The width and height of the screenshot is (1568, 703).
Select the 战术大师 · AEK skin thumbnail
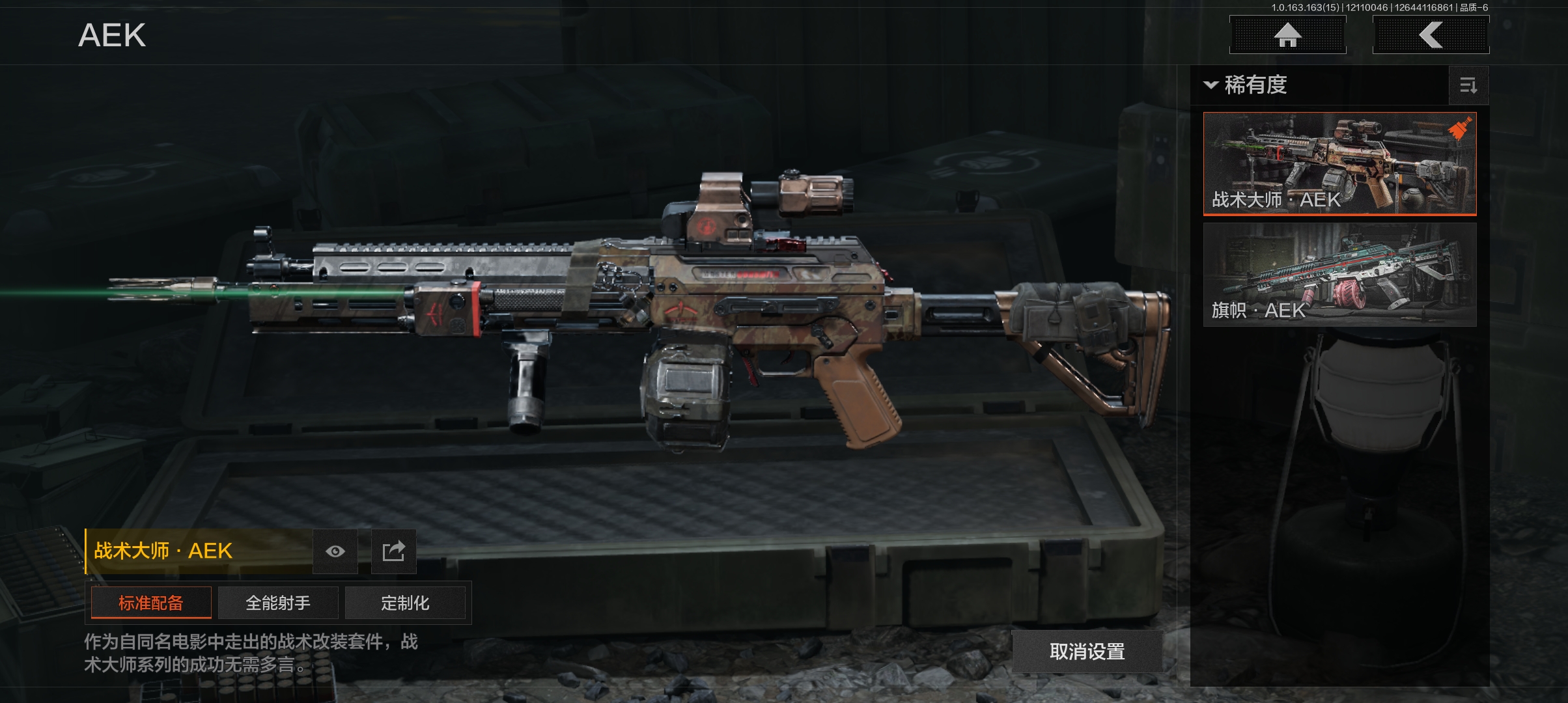click(1339, 163)
